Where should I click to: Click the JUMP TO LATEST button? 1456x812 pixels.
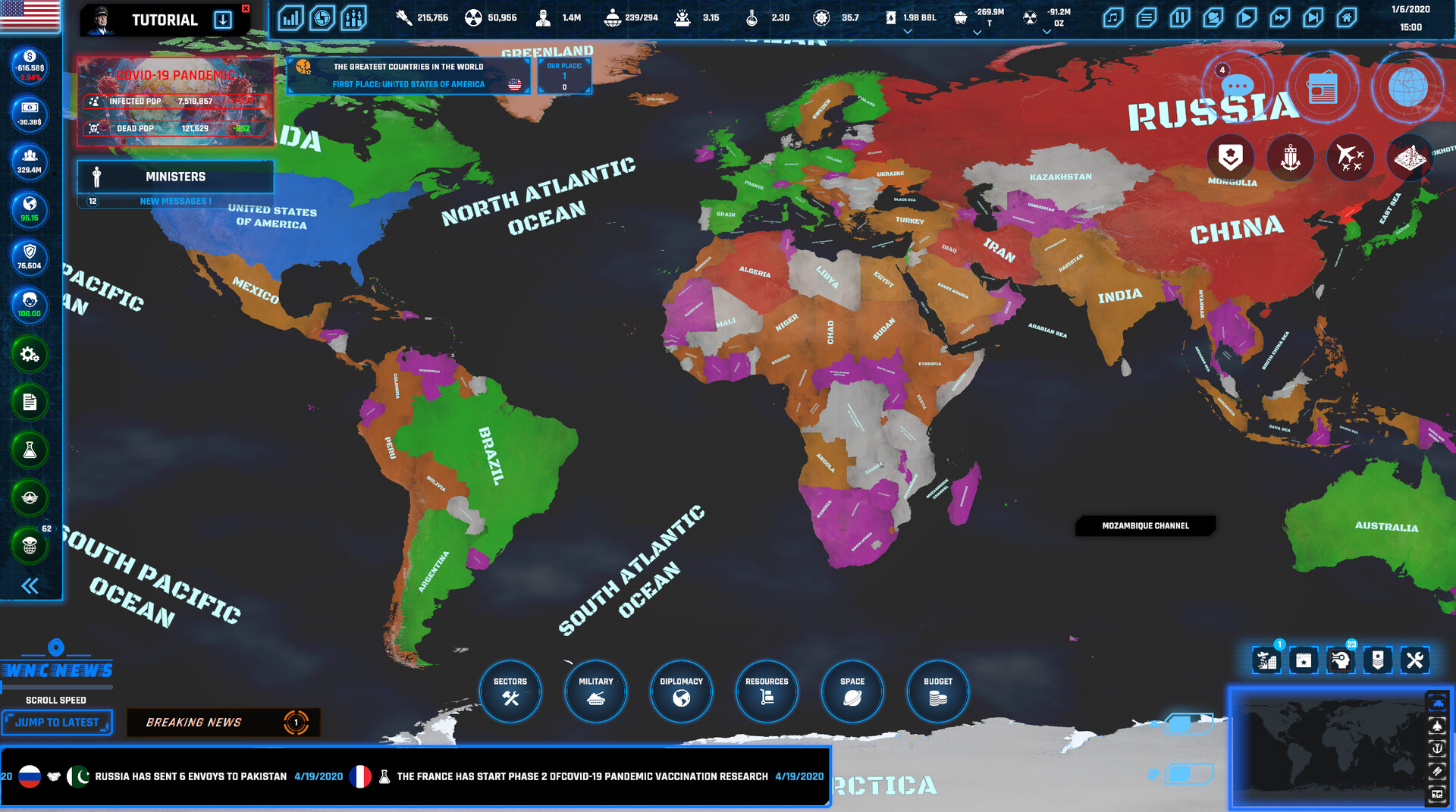(56, 723)
